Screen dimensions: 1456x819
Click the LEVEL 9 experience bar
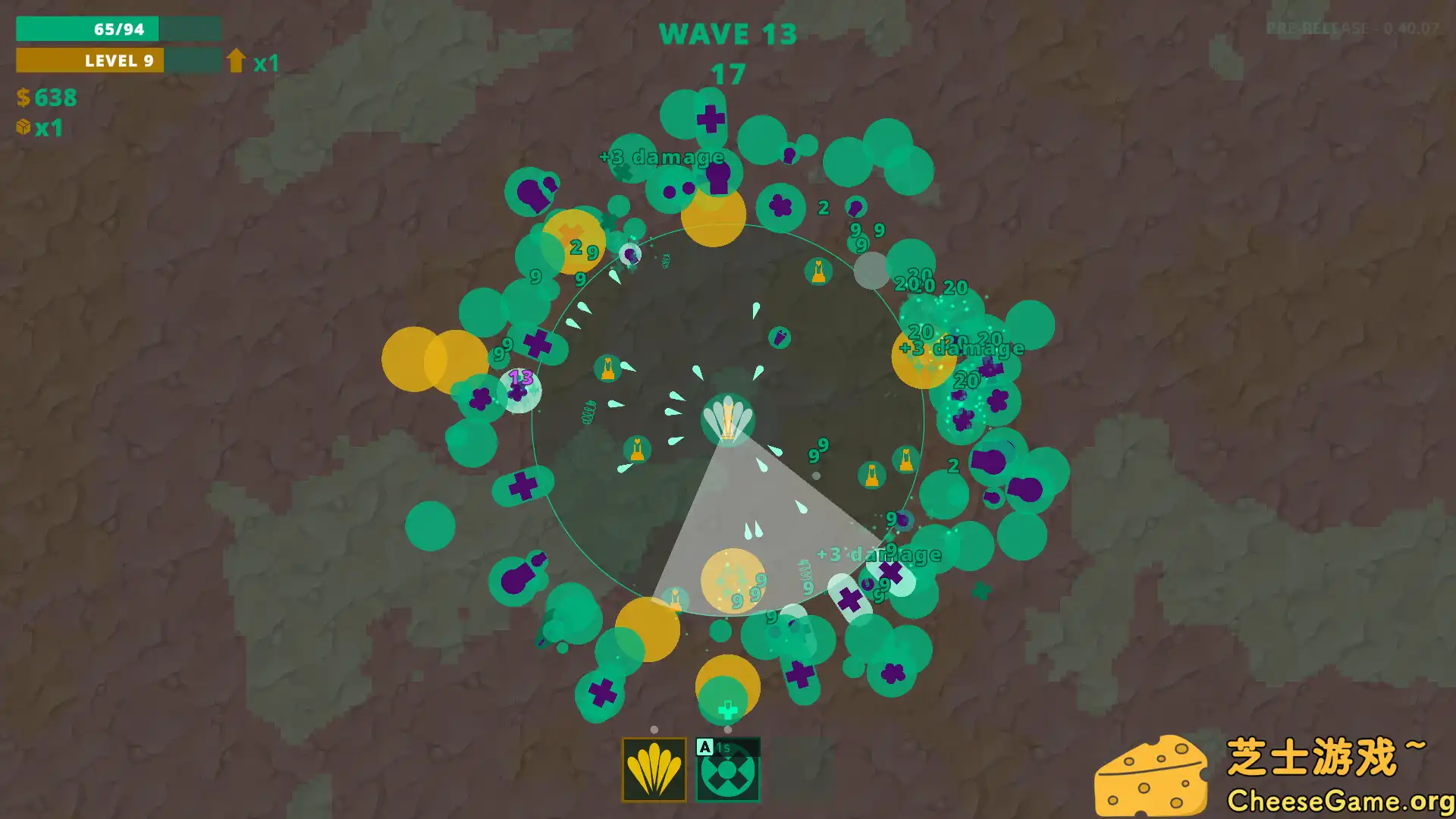(x=106, y=61)
